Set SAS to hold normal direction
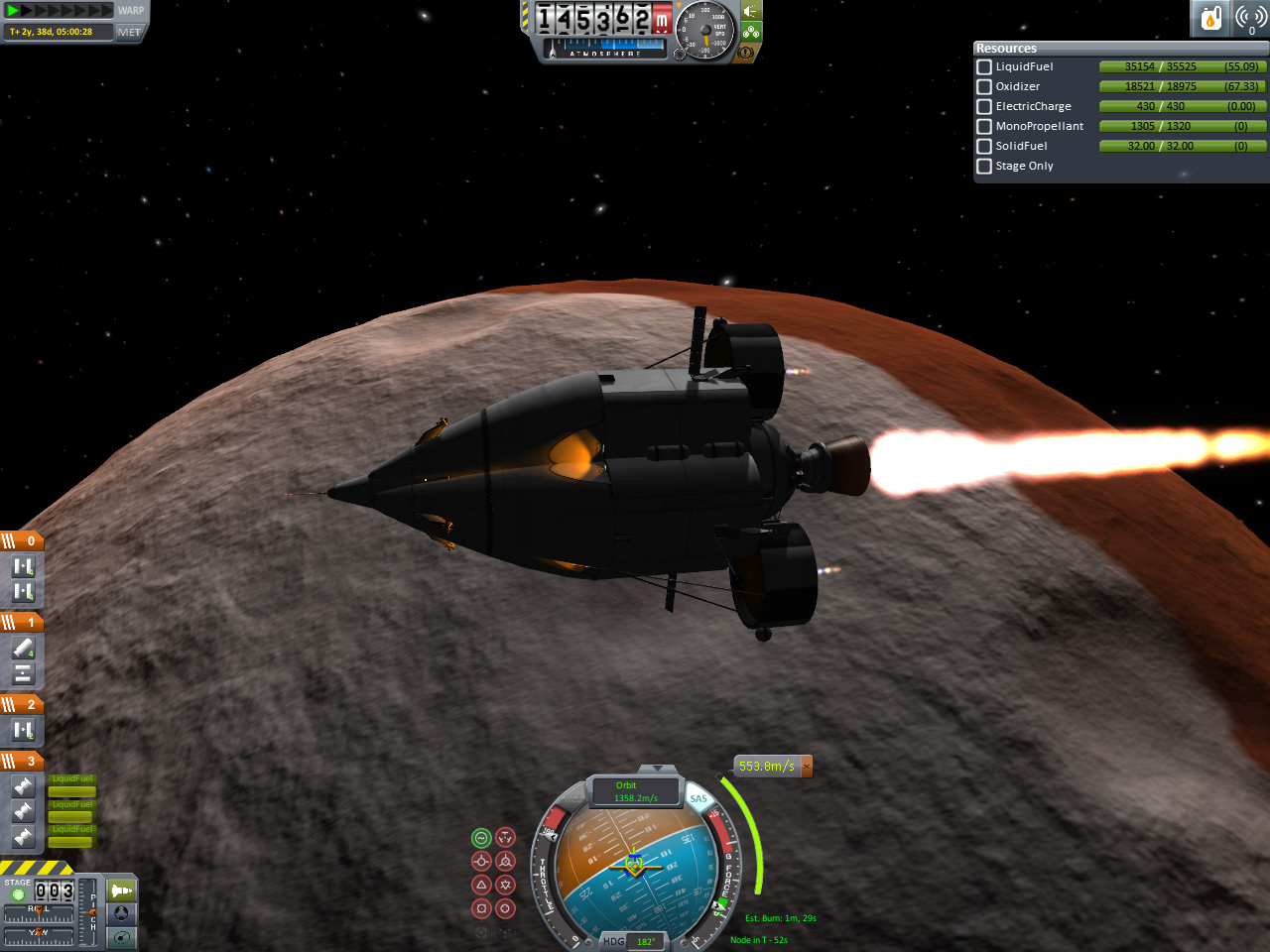 click(x=481, y=885)
